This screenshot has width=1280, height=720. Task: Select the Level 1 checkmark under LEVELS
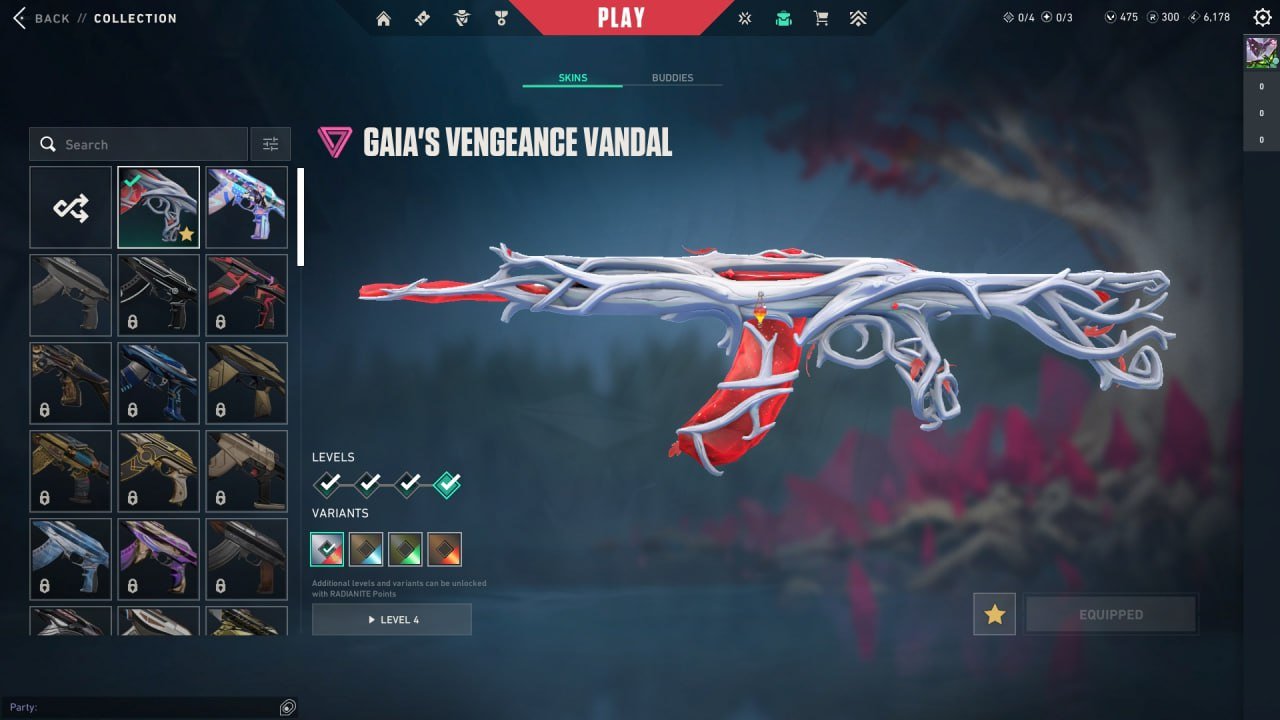click(x=327, y=484)
